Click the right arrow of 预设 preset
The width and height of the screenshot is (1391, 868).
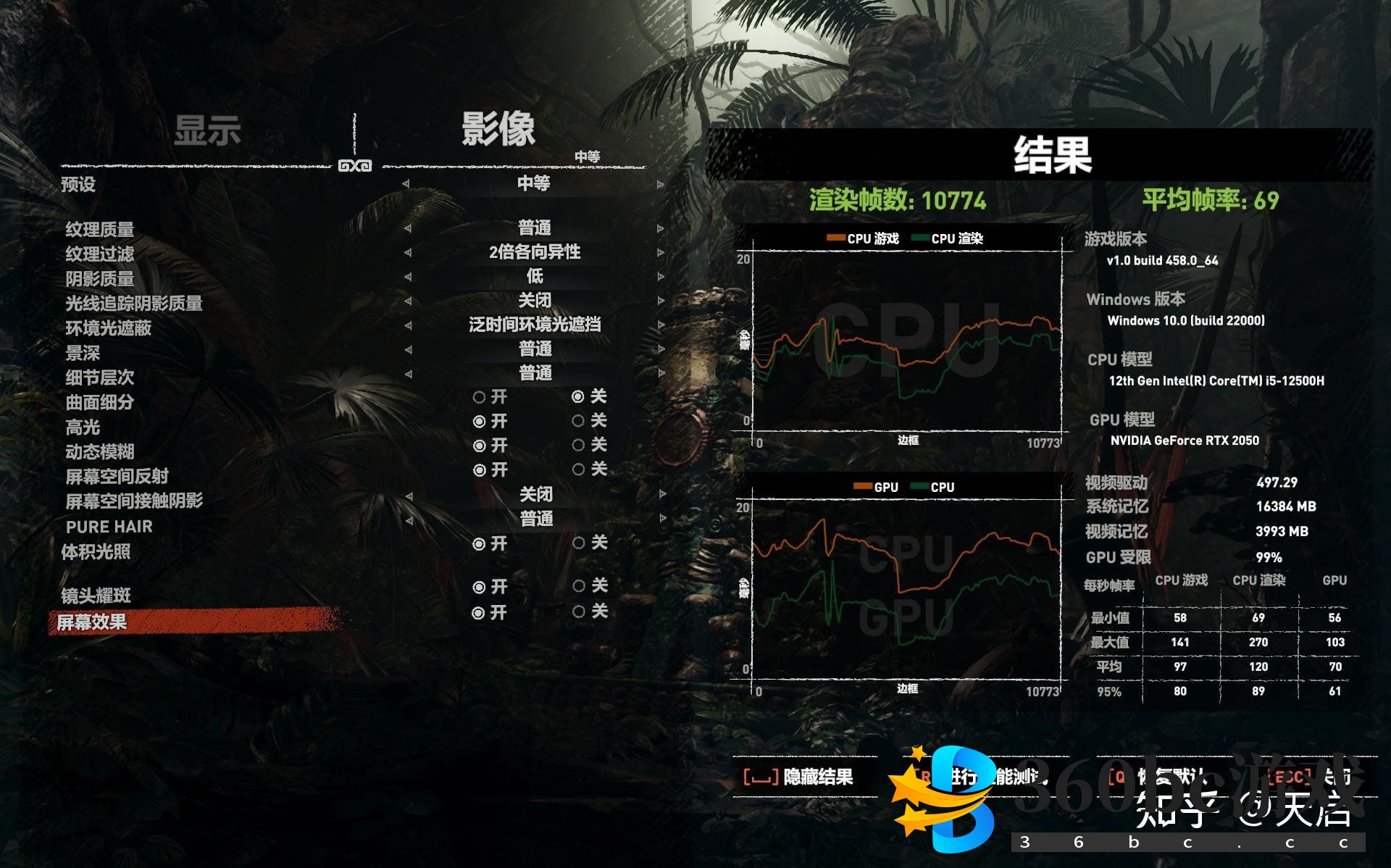[660, 185]
